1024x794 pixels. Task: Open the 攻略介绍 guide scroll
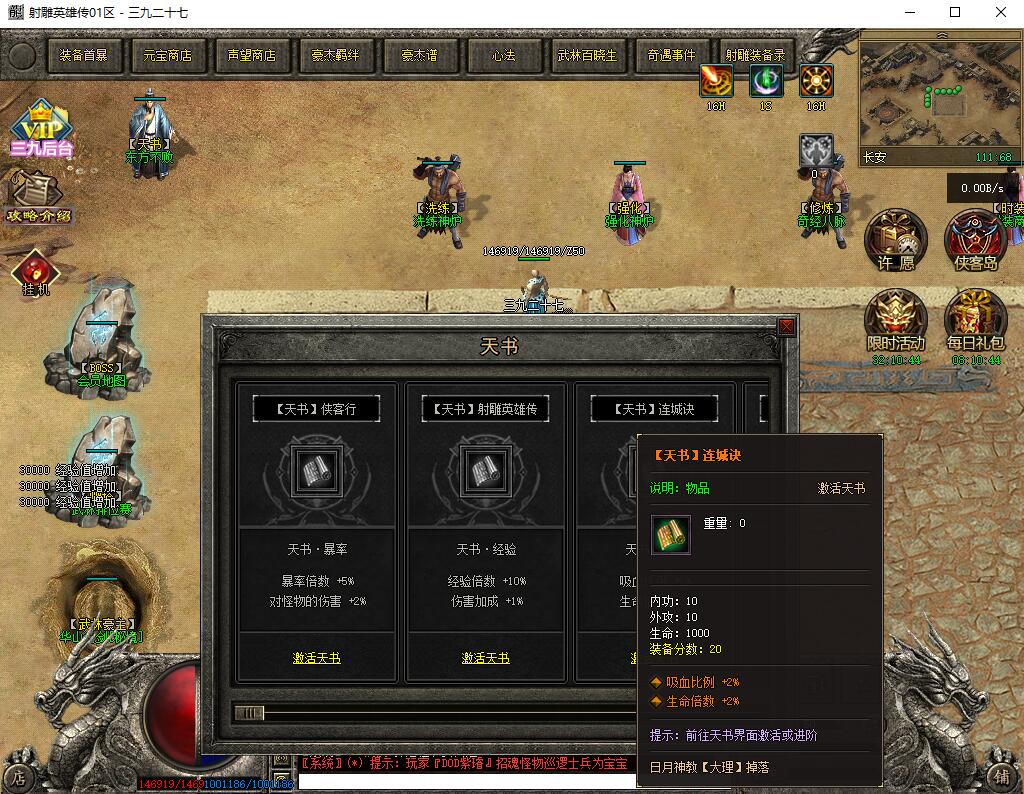pos(38,198)
